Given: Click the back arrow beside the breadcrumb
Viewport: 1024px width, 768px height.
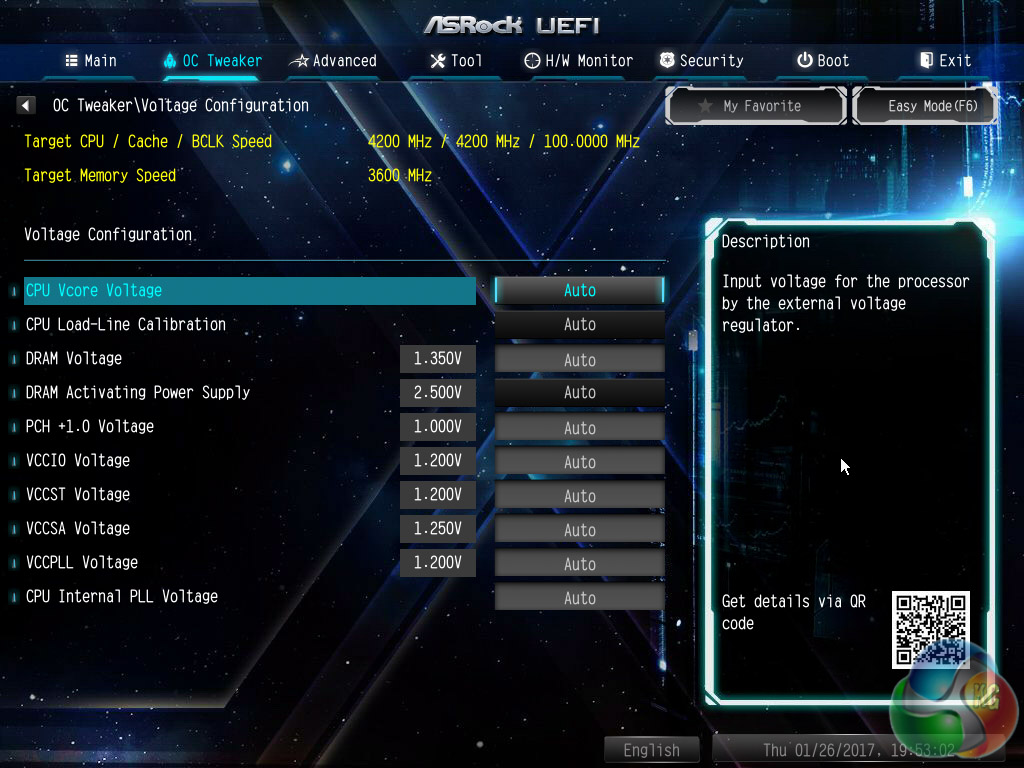Looking at the screenshot, I should tap(27, 105).
